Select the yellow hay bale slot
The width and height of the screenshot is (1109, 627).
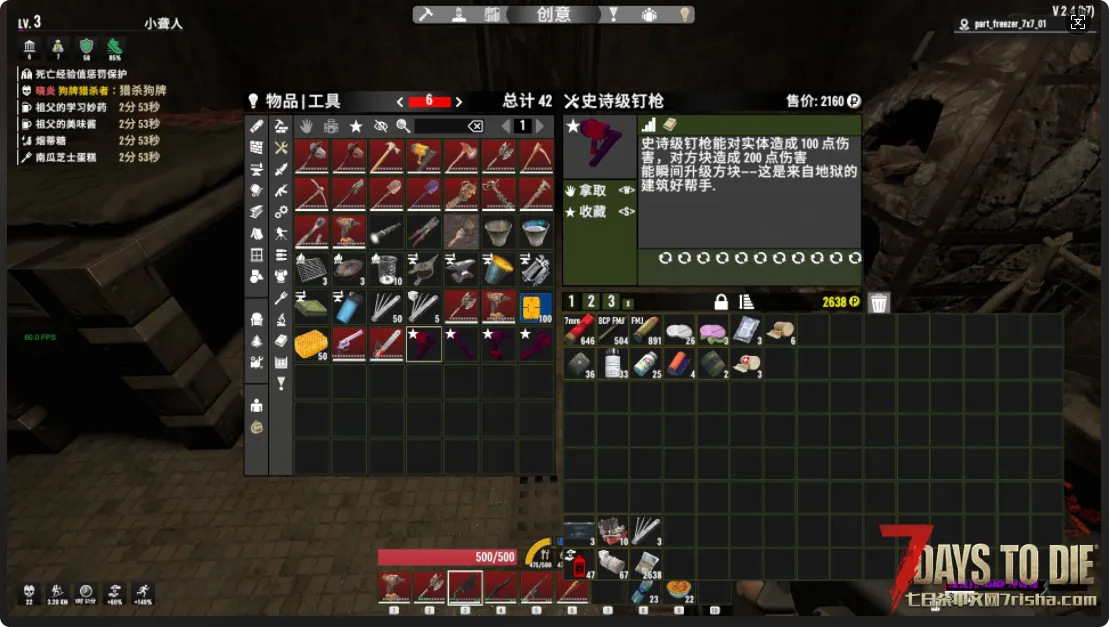[311, 343]
